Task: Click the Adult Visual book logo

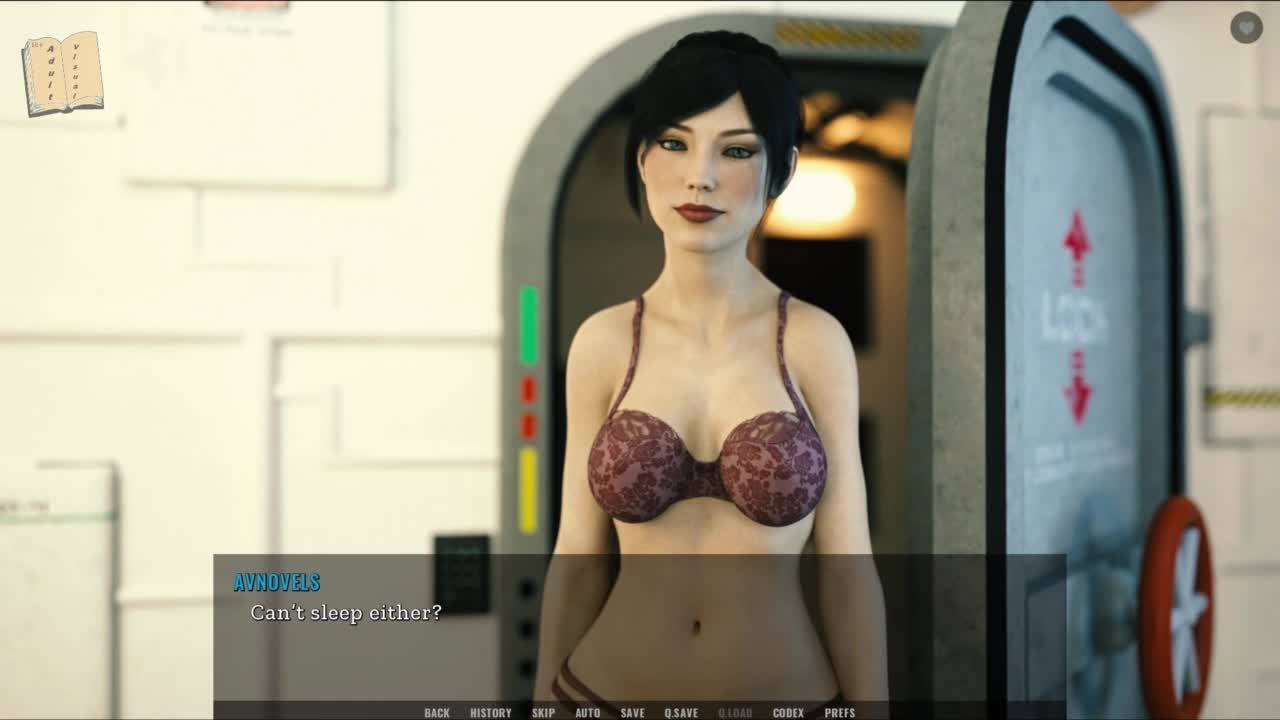Action: [62, 73]
